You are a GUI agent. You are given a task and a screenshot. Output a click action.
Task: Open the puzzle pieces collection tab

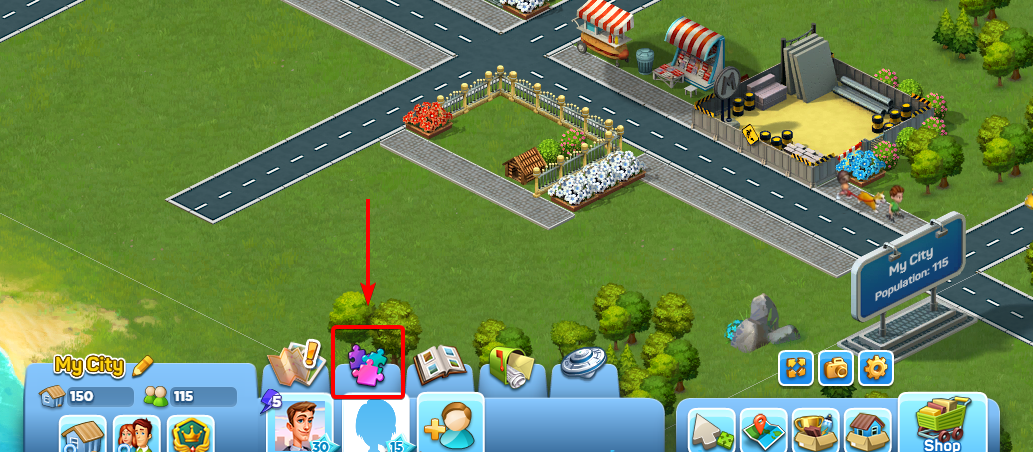click(x=367, y=364)
